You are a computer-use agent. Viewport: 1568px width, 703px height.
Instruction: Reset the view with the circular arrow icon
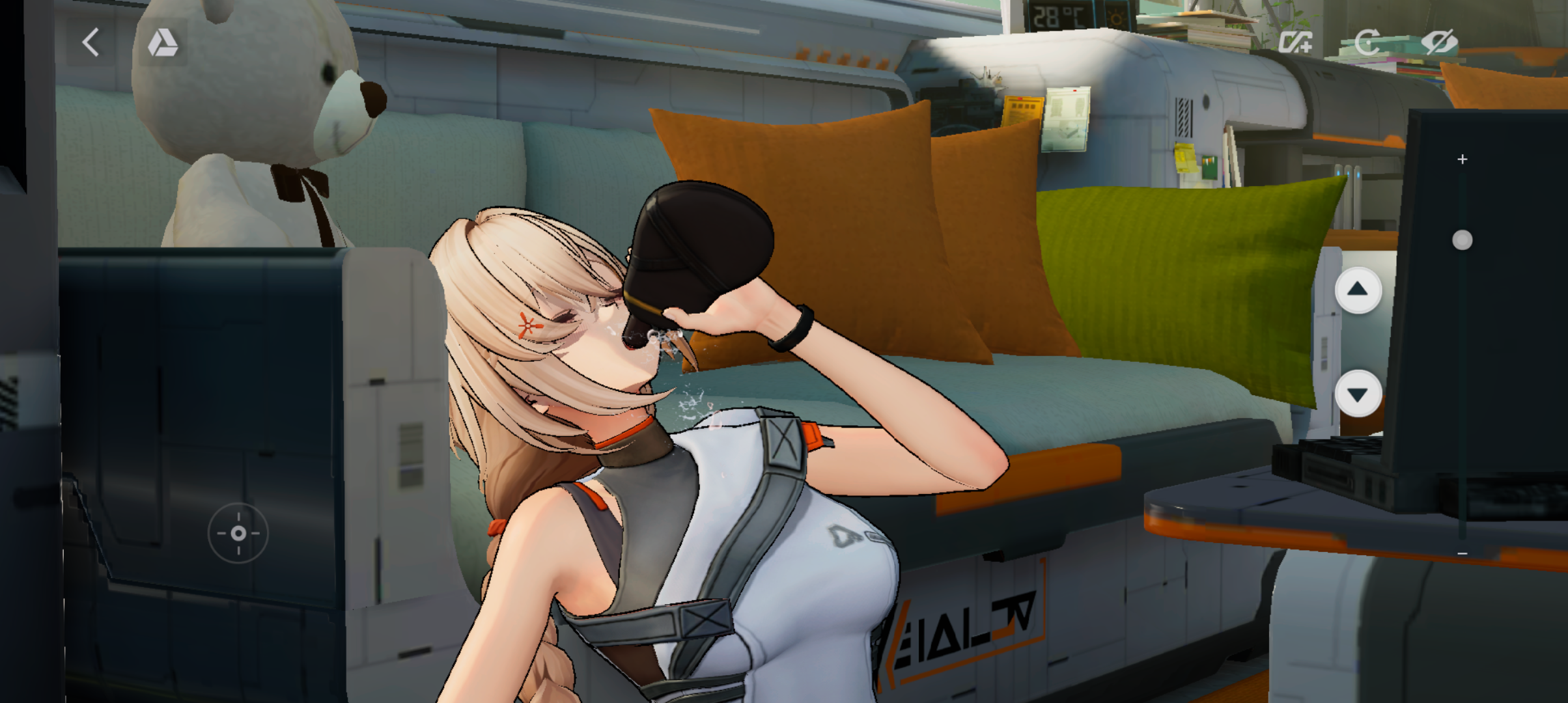point(1367,43)
